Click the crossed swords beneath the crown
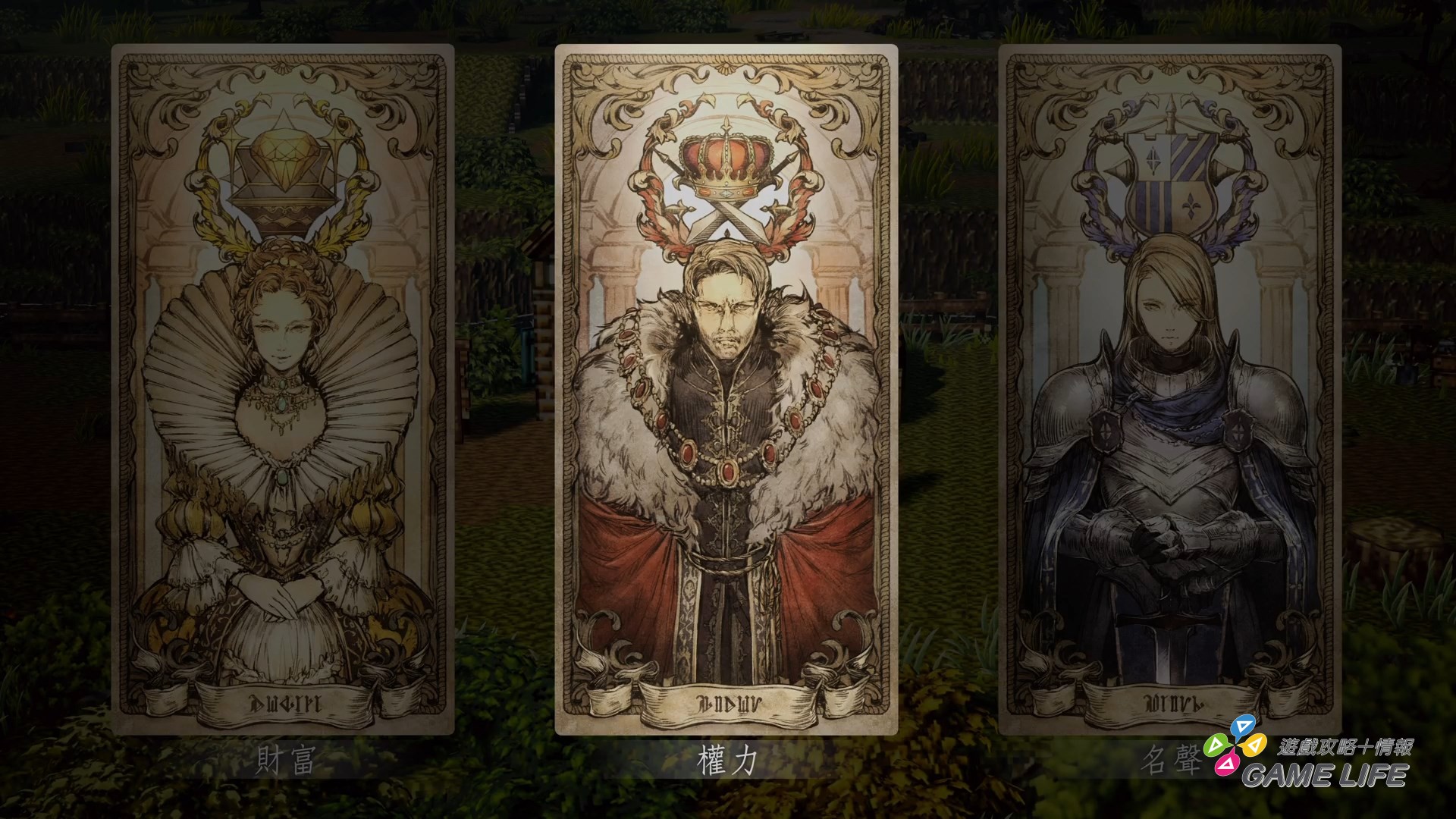 click(x=726, y=220)
